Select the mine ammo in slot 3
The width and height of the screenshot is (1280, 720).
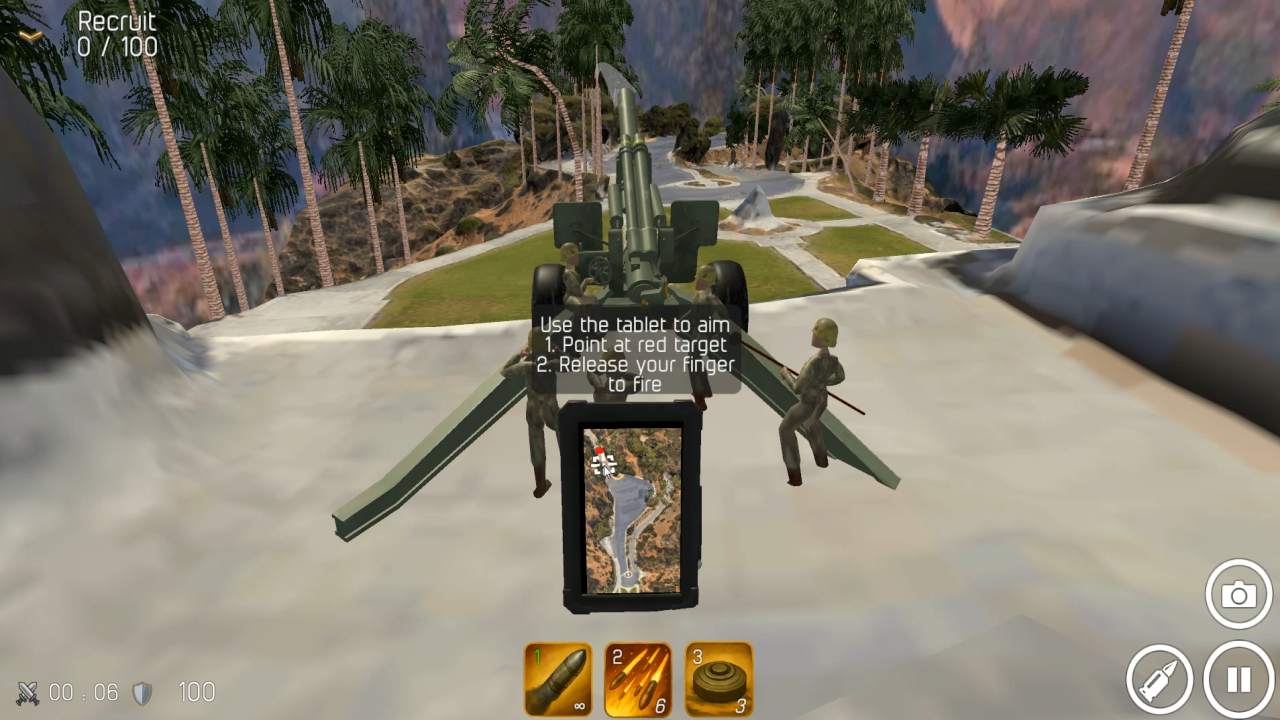click(720, 679)
